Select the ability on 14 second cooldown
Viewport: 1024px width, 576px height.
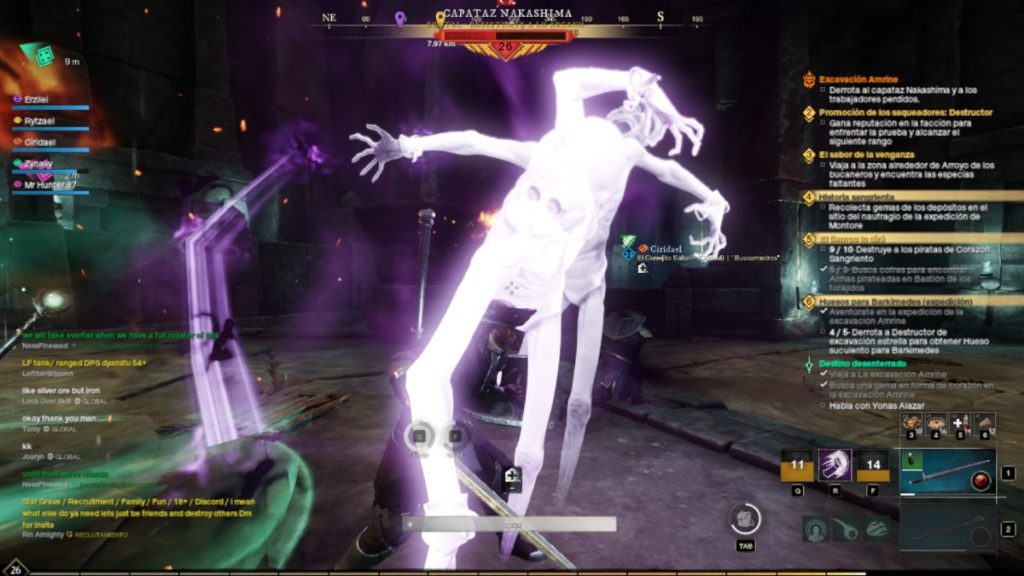point(872,465)
